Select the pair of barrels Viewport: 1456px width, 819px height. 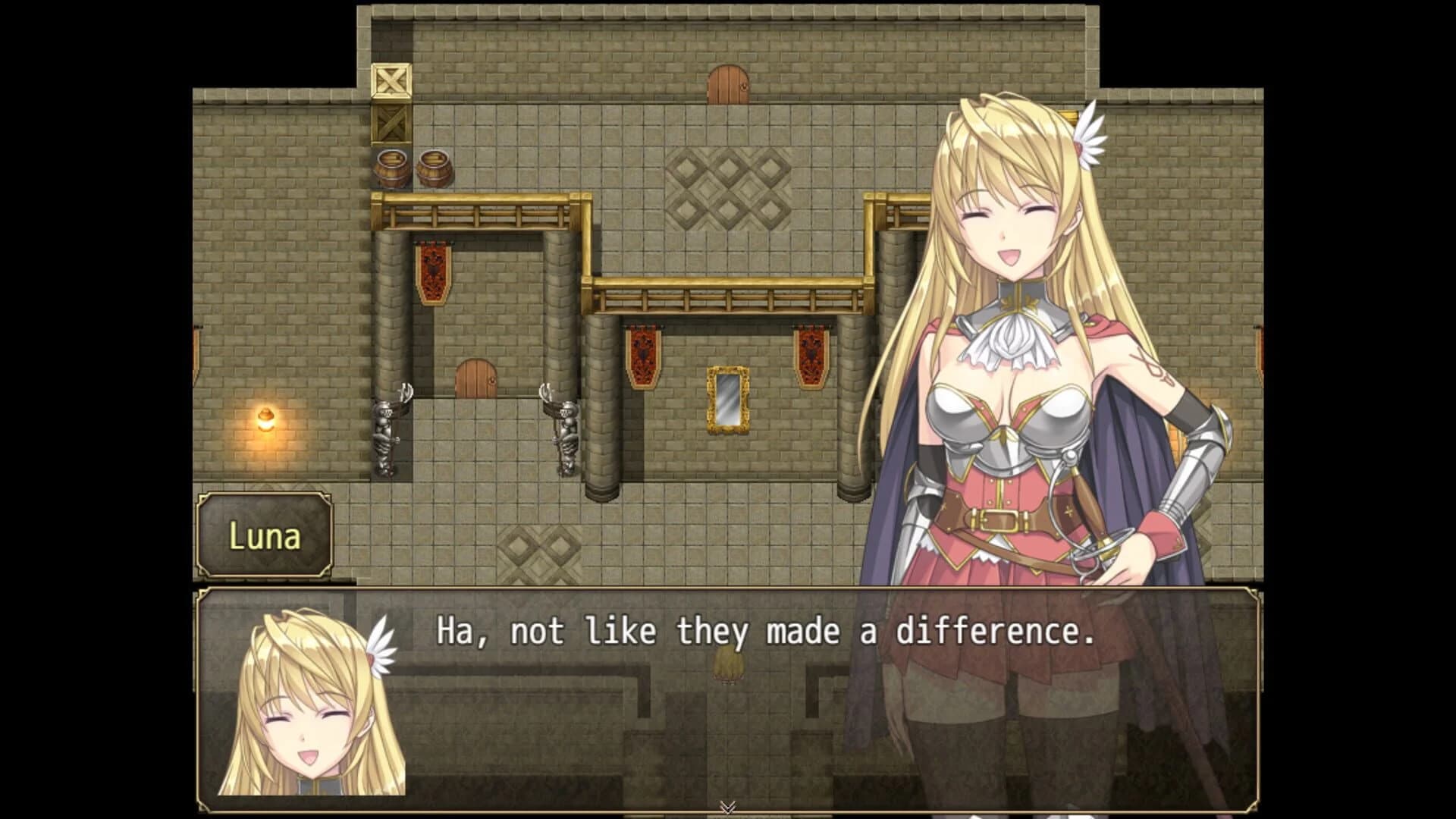point(413,167)
